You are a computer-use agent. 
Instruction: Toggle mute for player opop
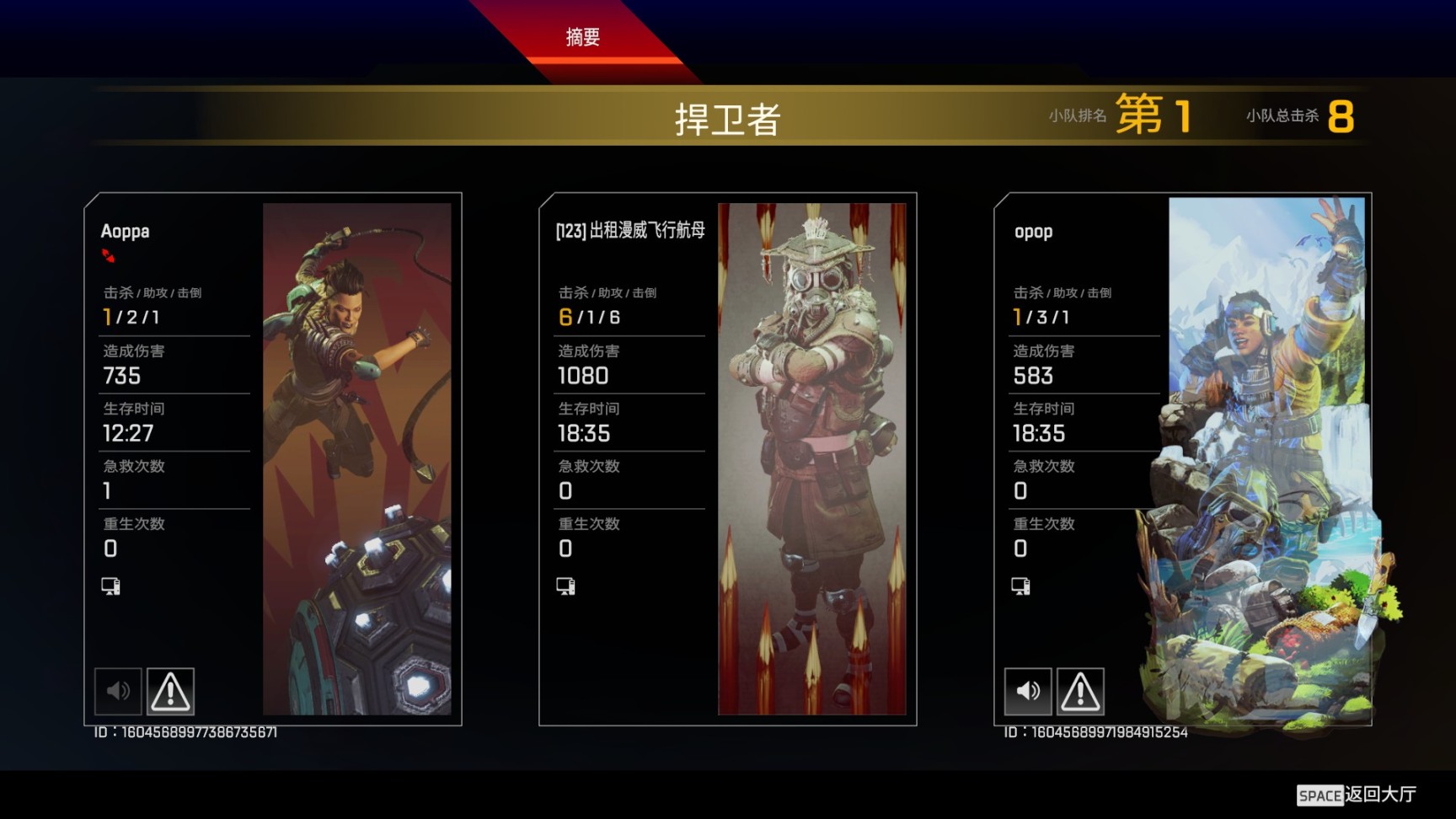tap(1027, 690)
